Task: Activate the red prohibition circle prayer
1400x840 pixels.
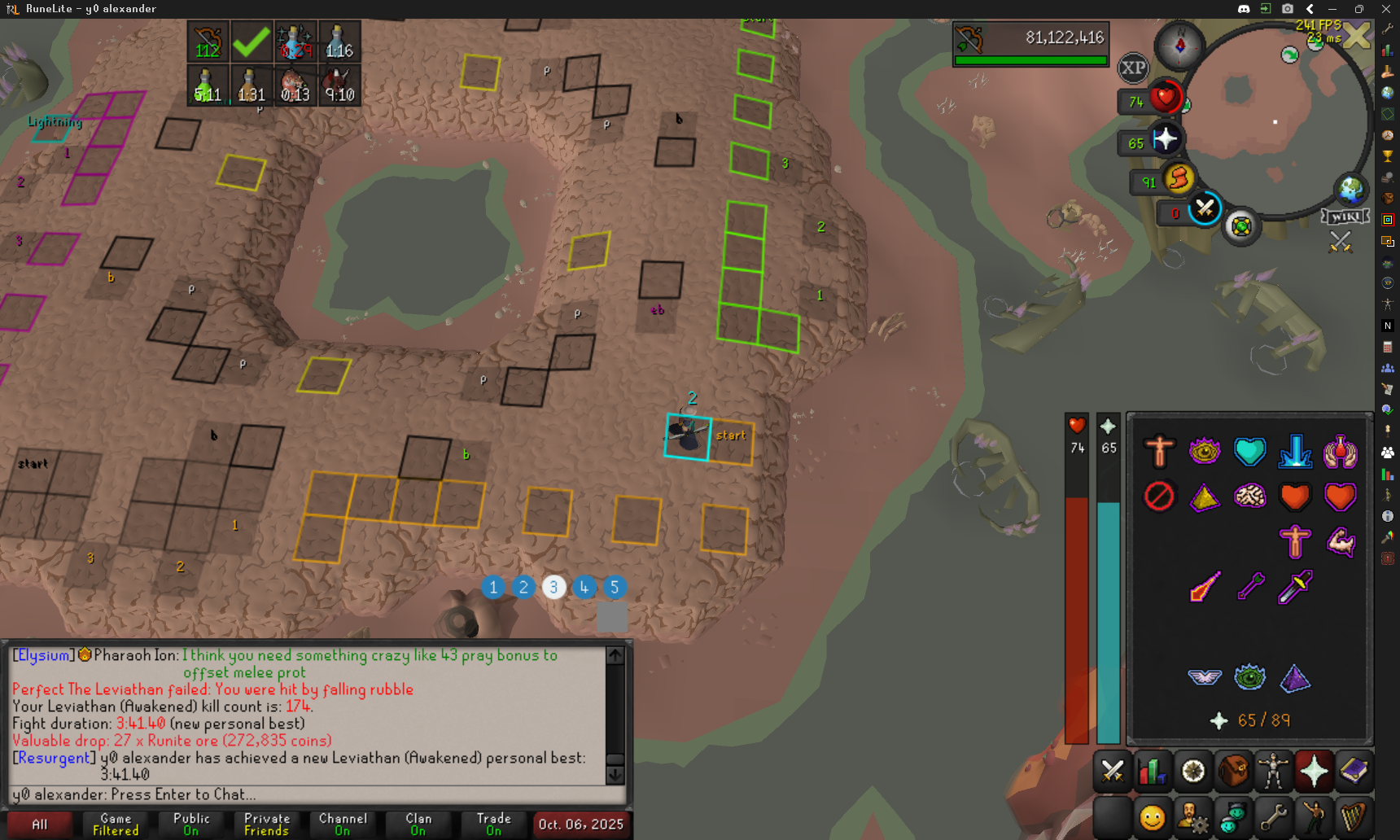Action: click(1159, 496)
